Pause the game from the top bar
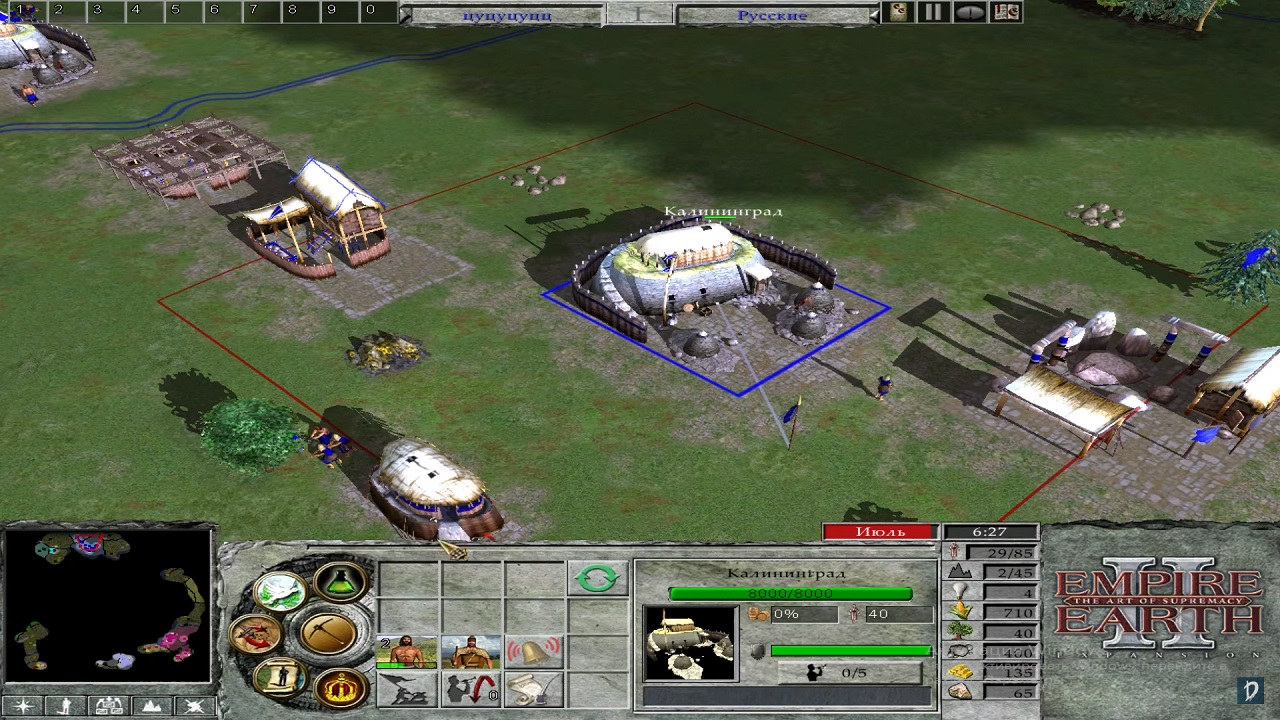The image size is (1280, 720). (932, 12)
